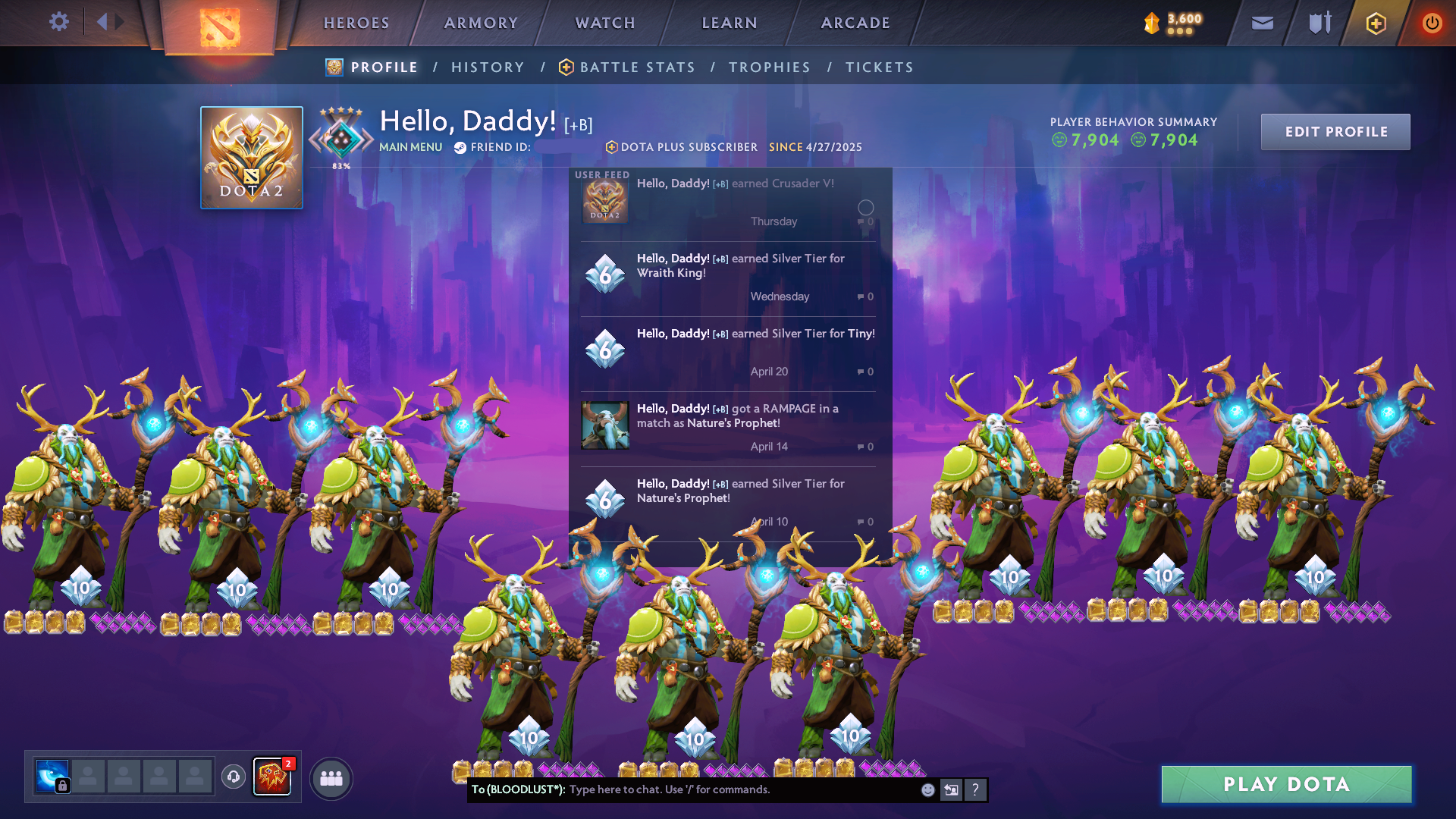Open the HEROES menu
Image resolution: width=1456 pixels, height=819 pixels.
[356, 23]
